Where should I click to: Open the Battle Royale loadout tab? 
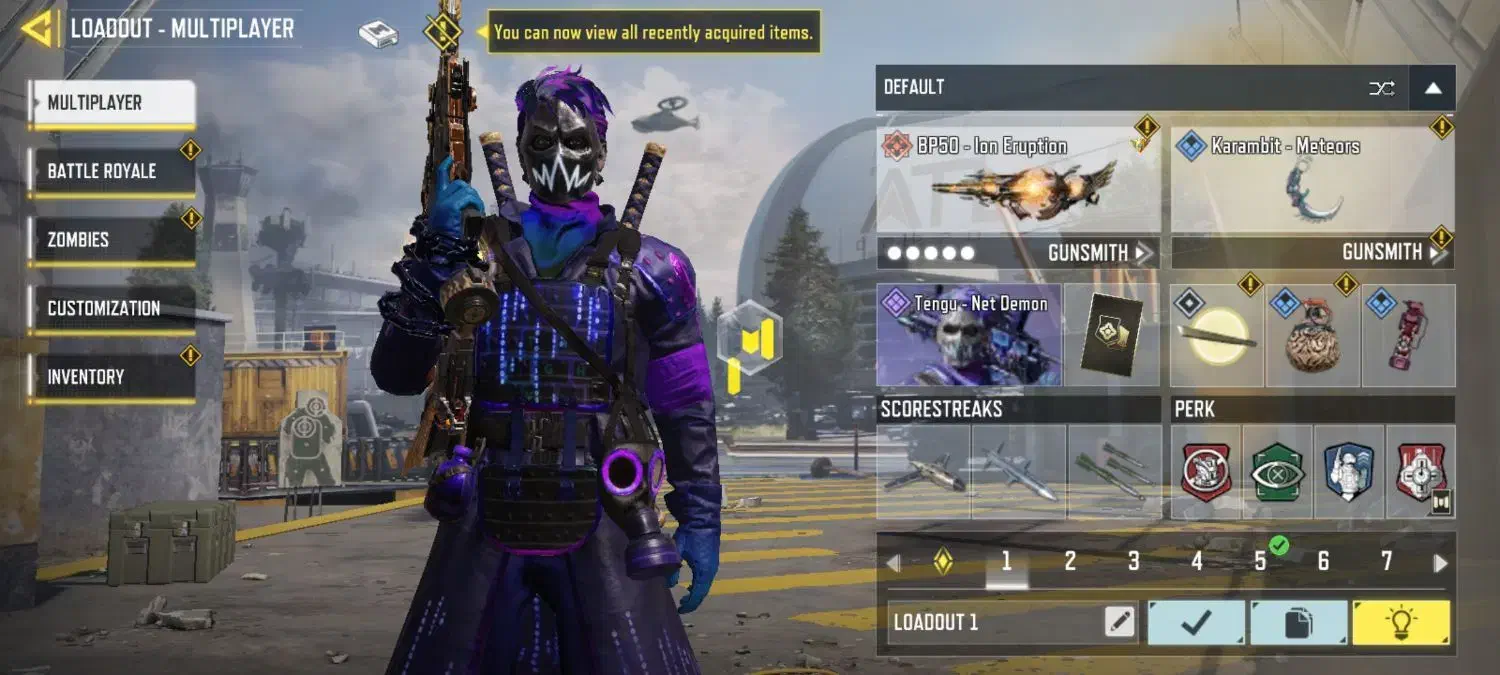click(110, 171)
